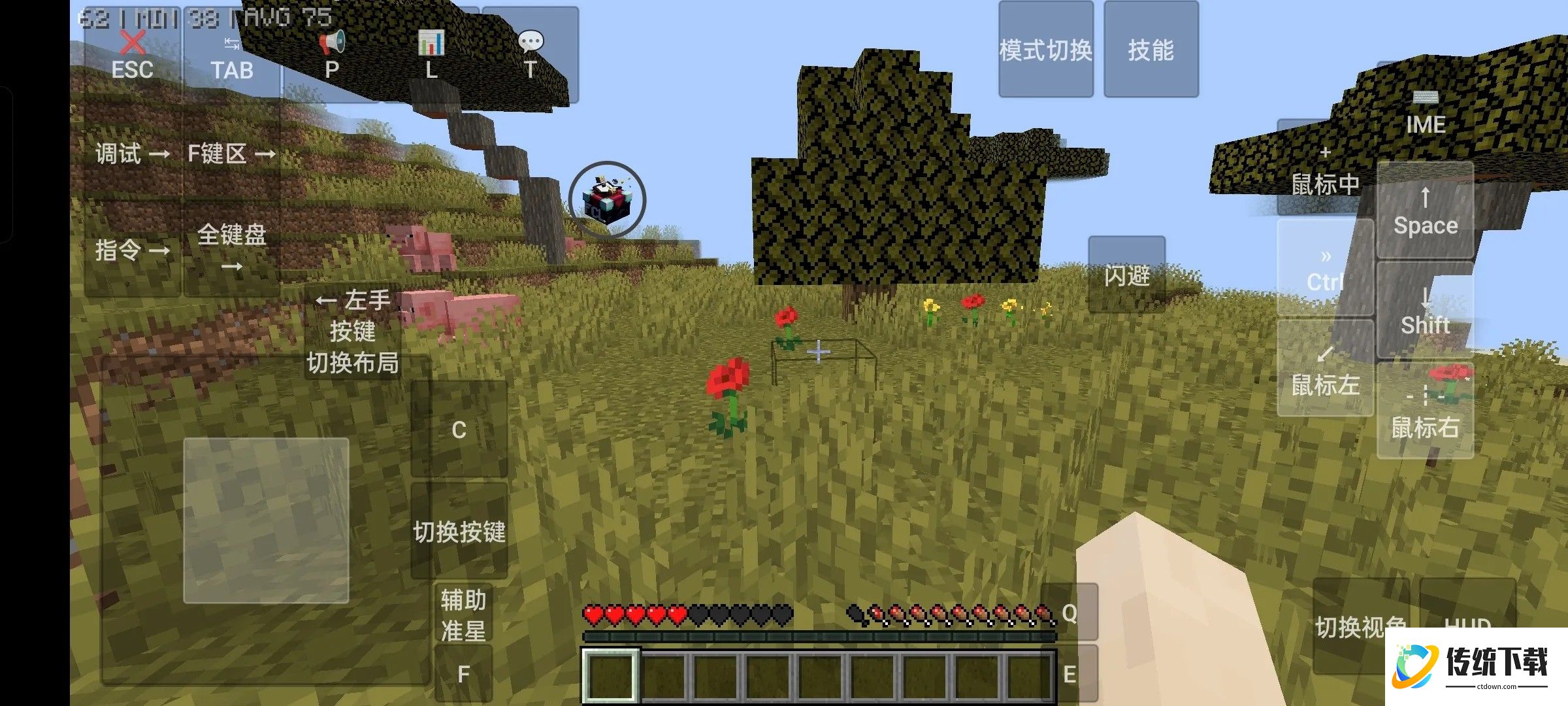
Task: Toggle the 切换按键 key switch
Action: (459, 531)
